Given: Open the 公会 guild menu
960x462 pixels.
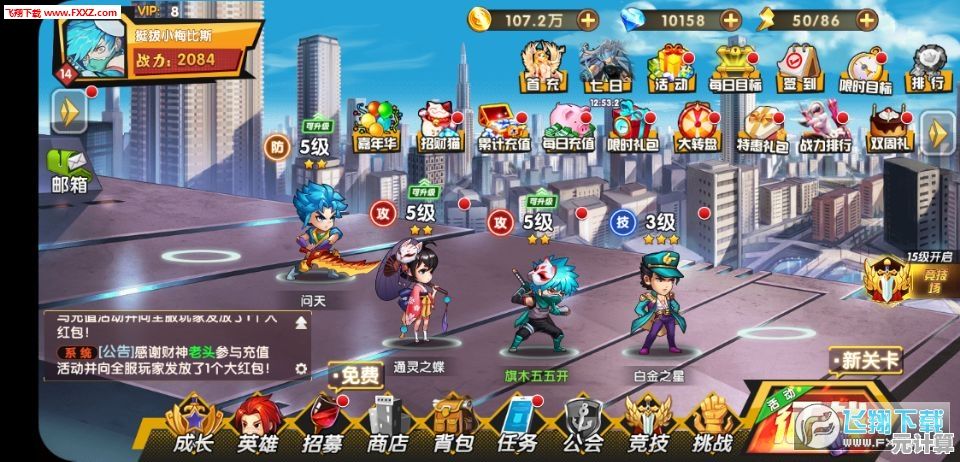Looking at the screenshot, I should coord(583,425).
